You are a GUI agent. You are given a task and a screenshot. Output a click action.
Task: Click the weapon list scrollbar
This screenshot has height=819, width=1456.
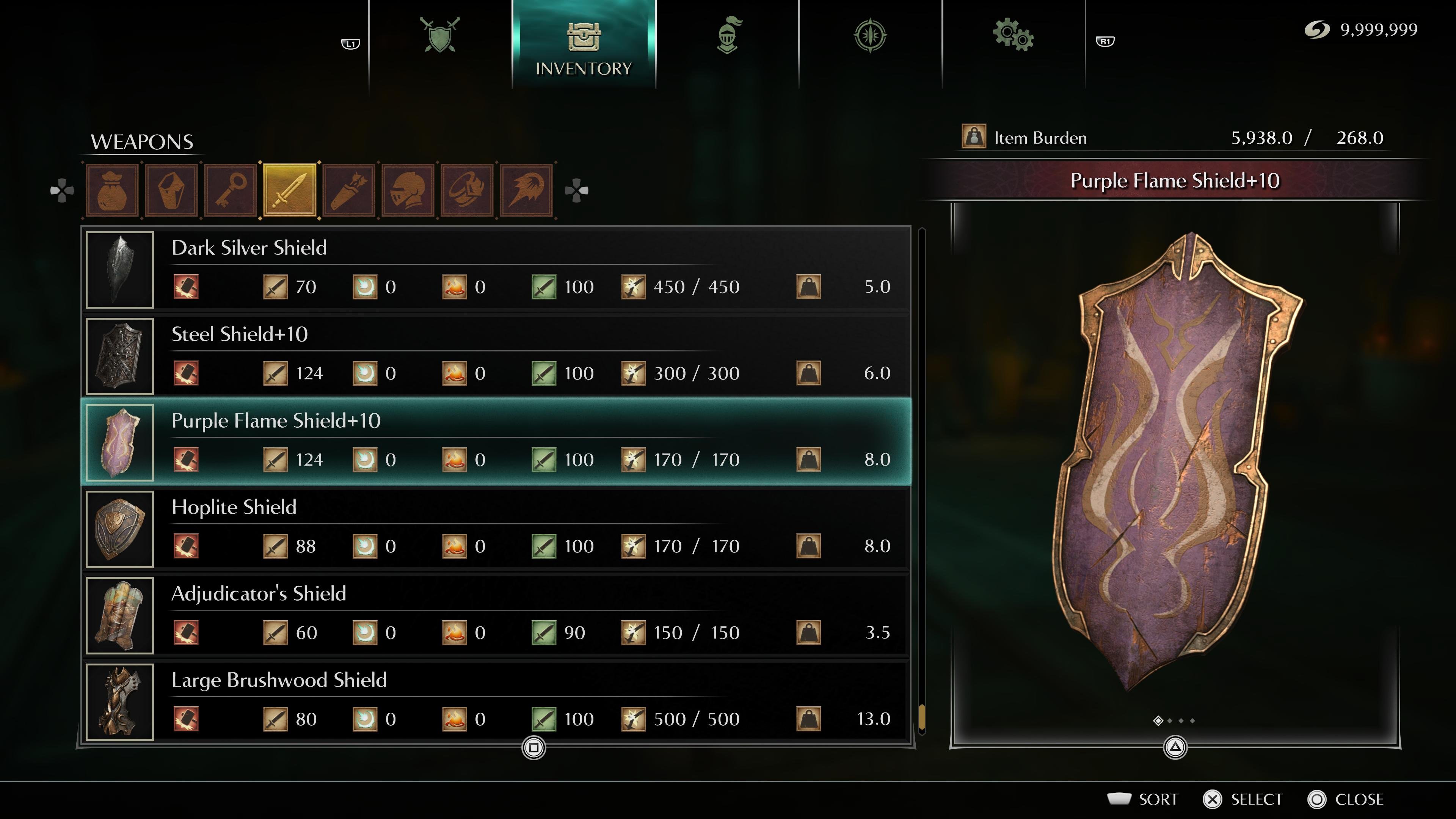[x=922, y=480]
